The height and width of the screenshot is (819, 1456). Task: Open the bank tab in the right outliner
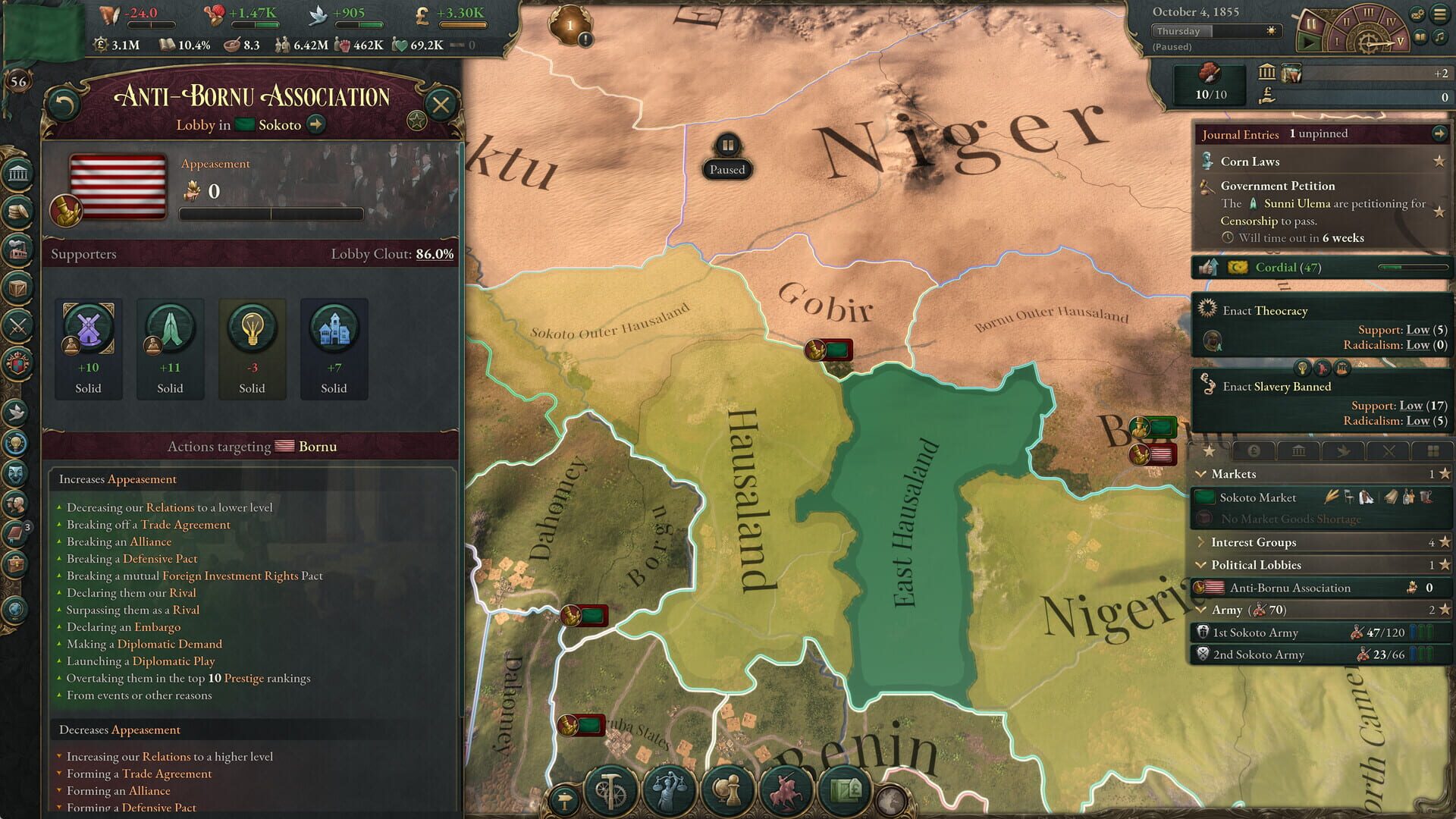click(x=1299, y=450)
